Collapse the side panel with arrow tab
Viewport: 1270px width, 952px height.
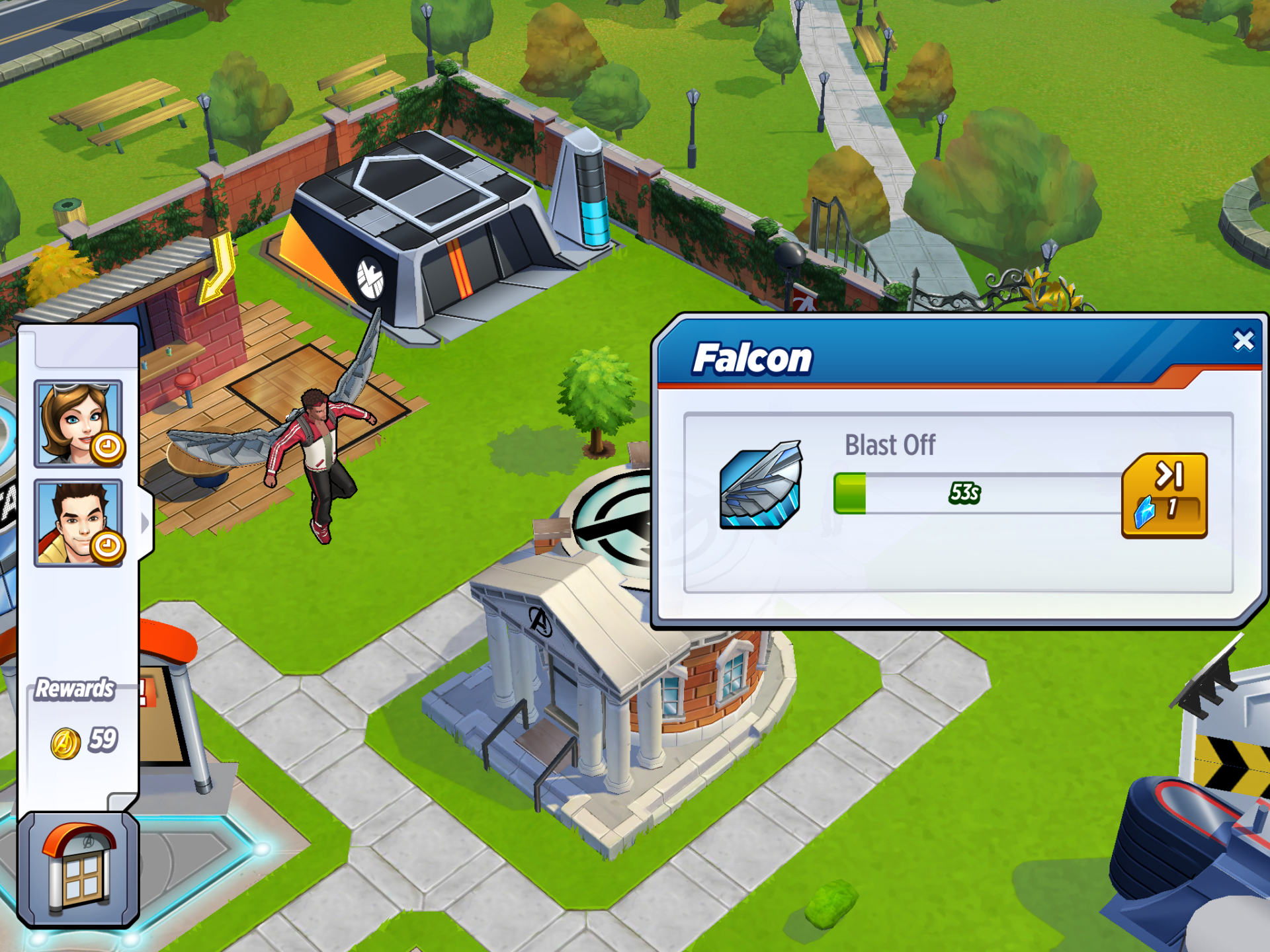click(146, 523)
